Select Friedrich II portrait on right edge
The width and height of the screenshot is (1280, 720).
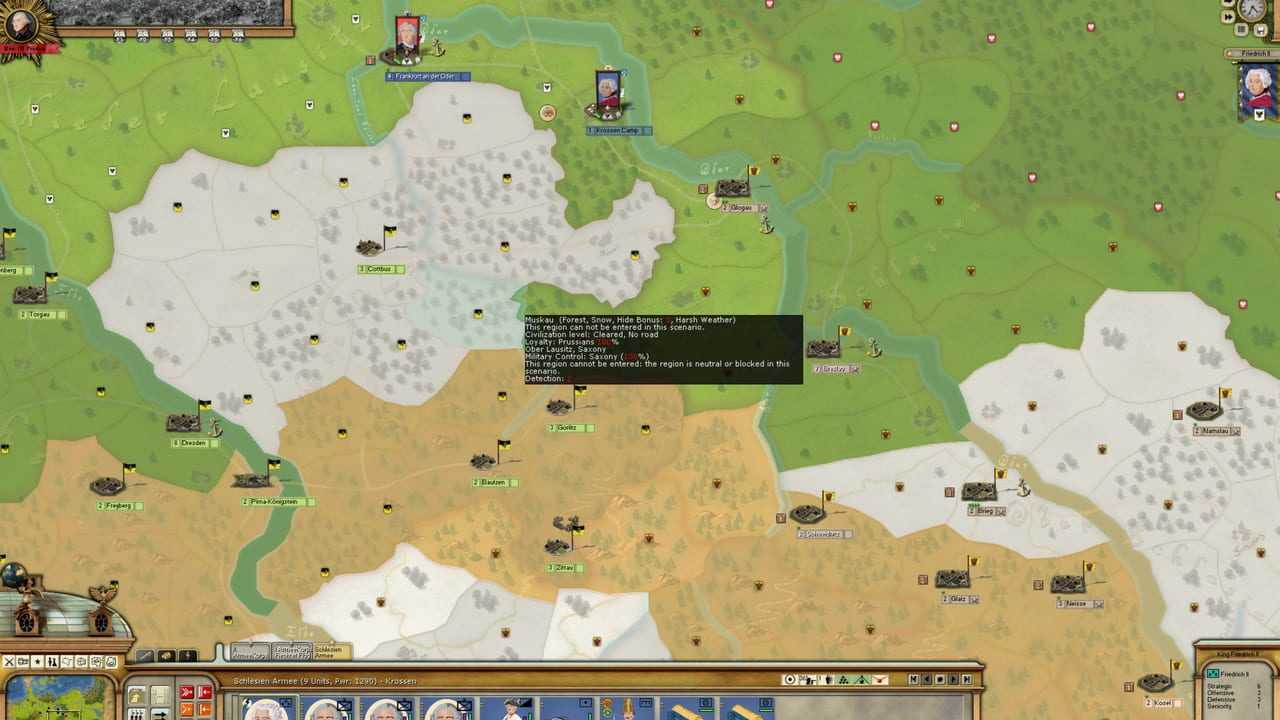(x=1257, y=87)
